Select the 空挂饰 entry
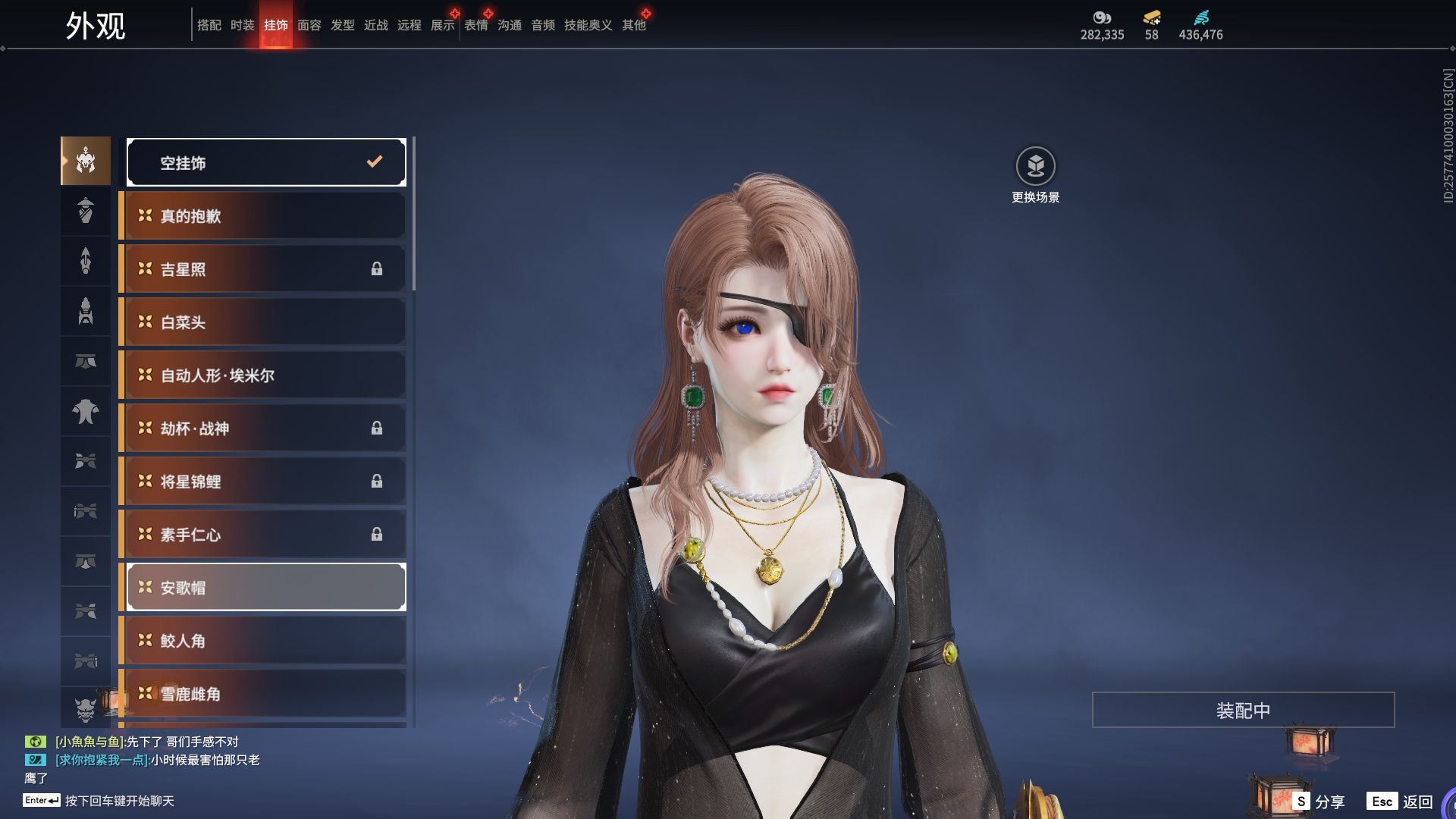1456x819 pixels. pyautogui.click(x=266, y=162)
